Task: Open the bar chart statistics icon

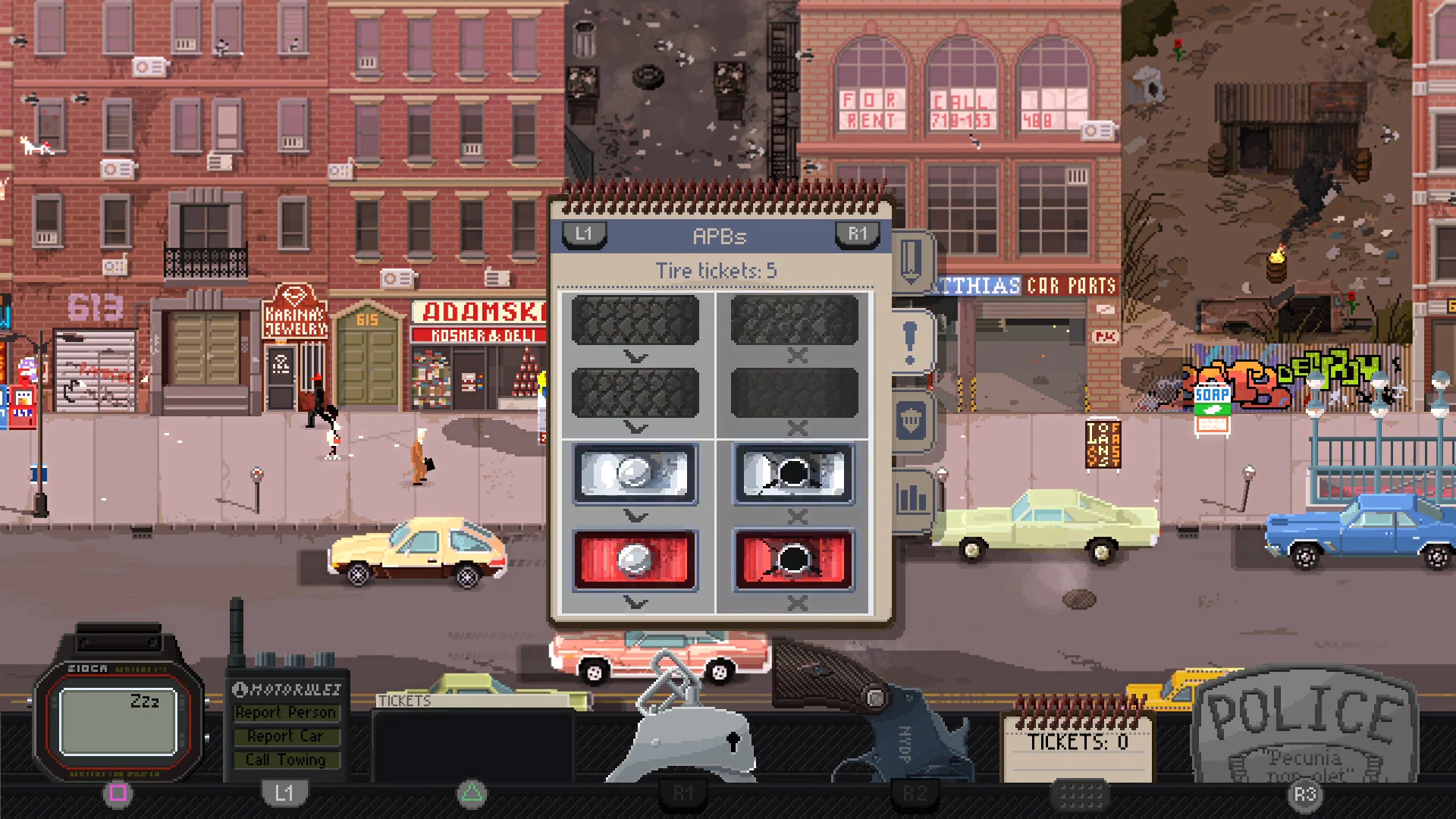Action: click(912, 500)
